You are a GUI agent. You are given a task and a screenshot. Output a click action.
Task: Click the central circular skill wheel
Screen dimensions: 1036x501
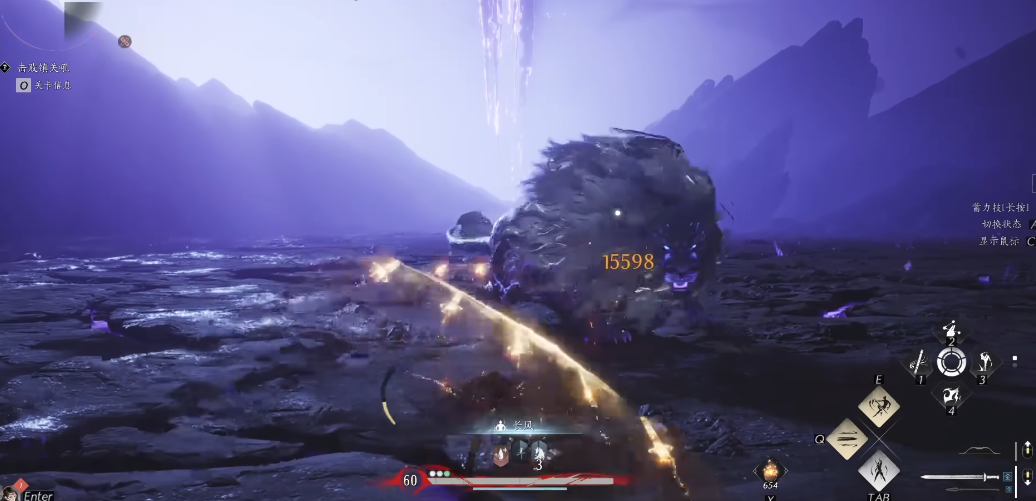[x=950, y=363]
